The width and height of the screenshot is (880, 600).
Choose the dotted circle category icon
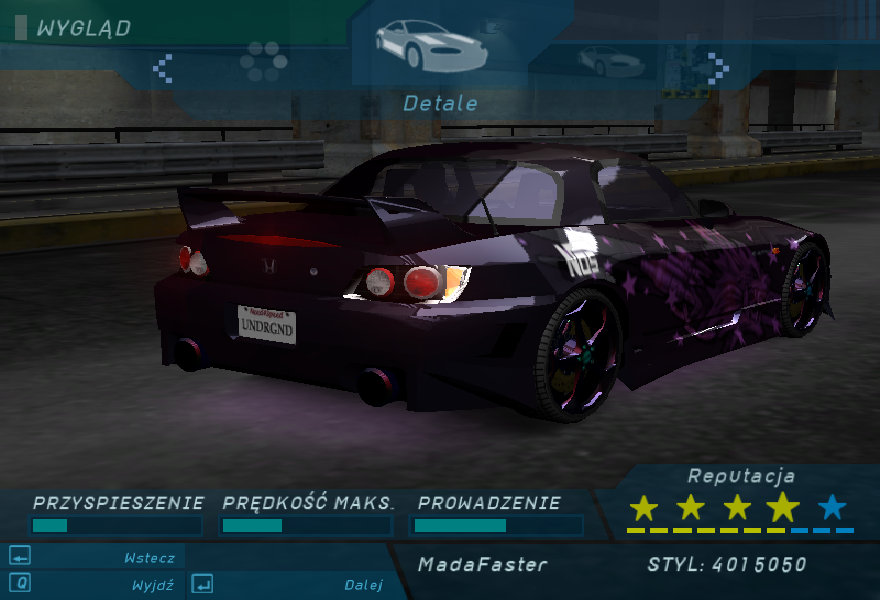coord(264,62)
